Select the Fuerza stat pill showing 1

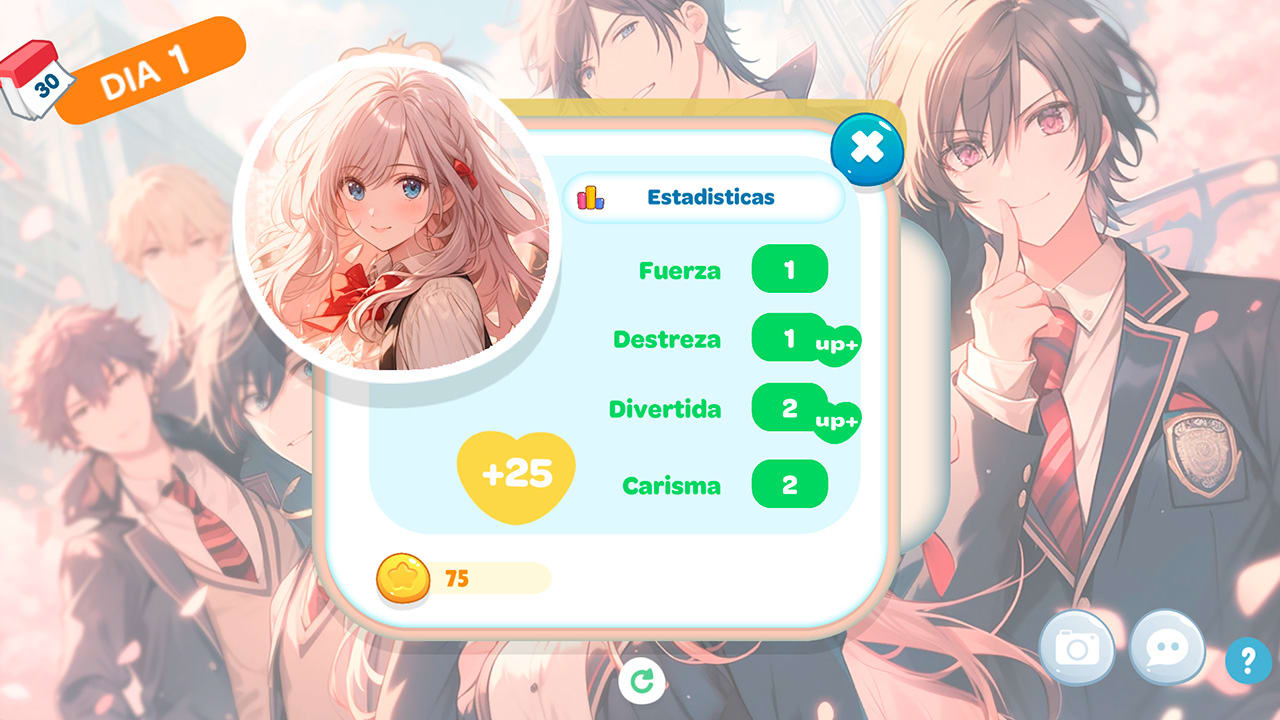[791, 269]
